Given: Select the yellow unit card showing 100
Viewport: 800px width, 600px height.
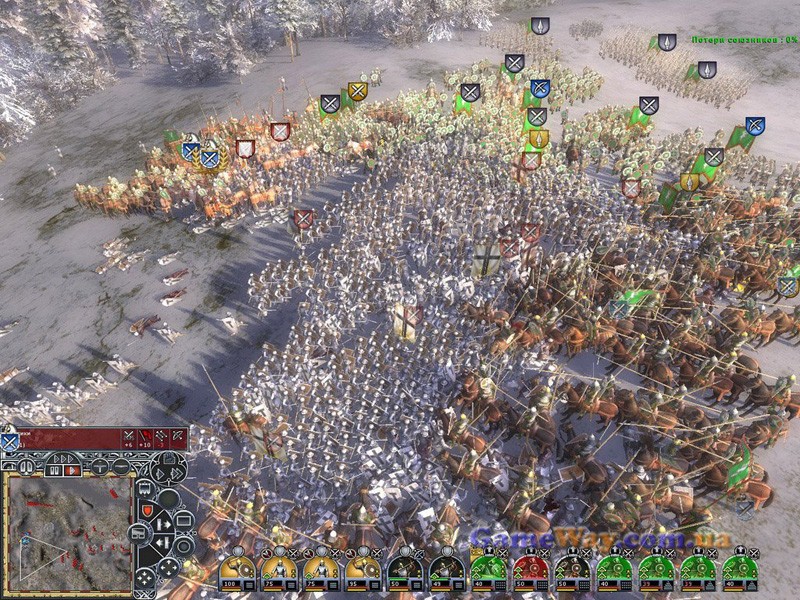Looking at the screenshot, I should tap(237, 573).
